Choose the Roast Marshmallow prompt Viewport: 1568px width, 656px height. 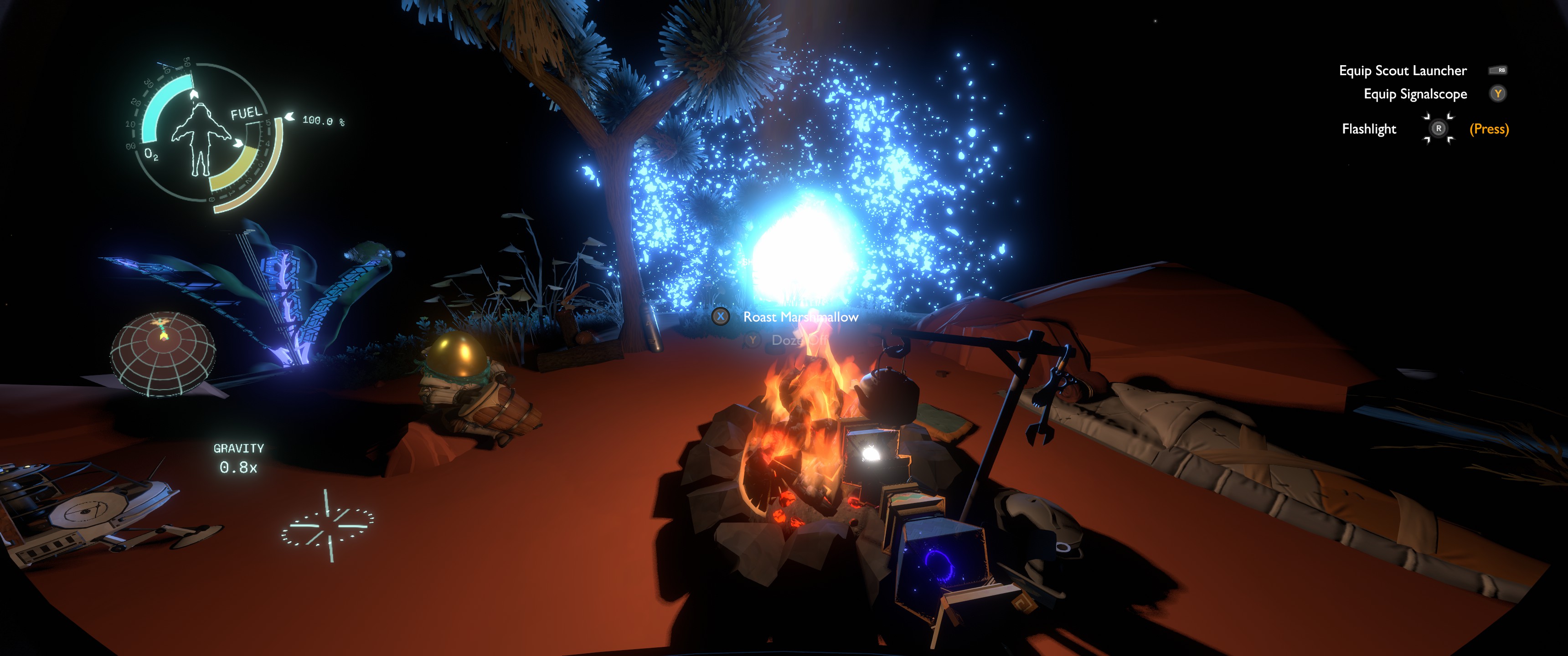(800, 317)
